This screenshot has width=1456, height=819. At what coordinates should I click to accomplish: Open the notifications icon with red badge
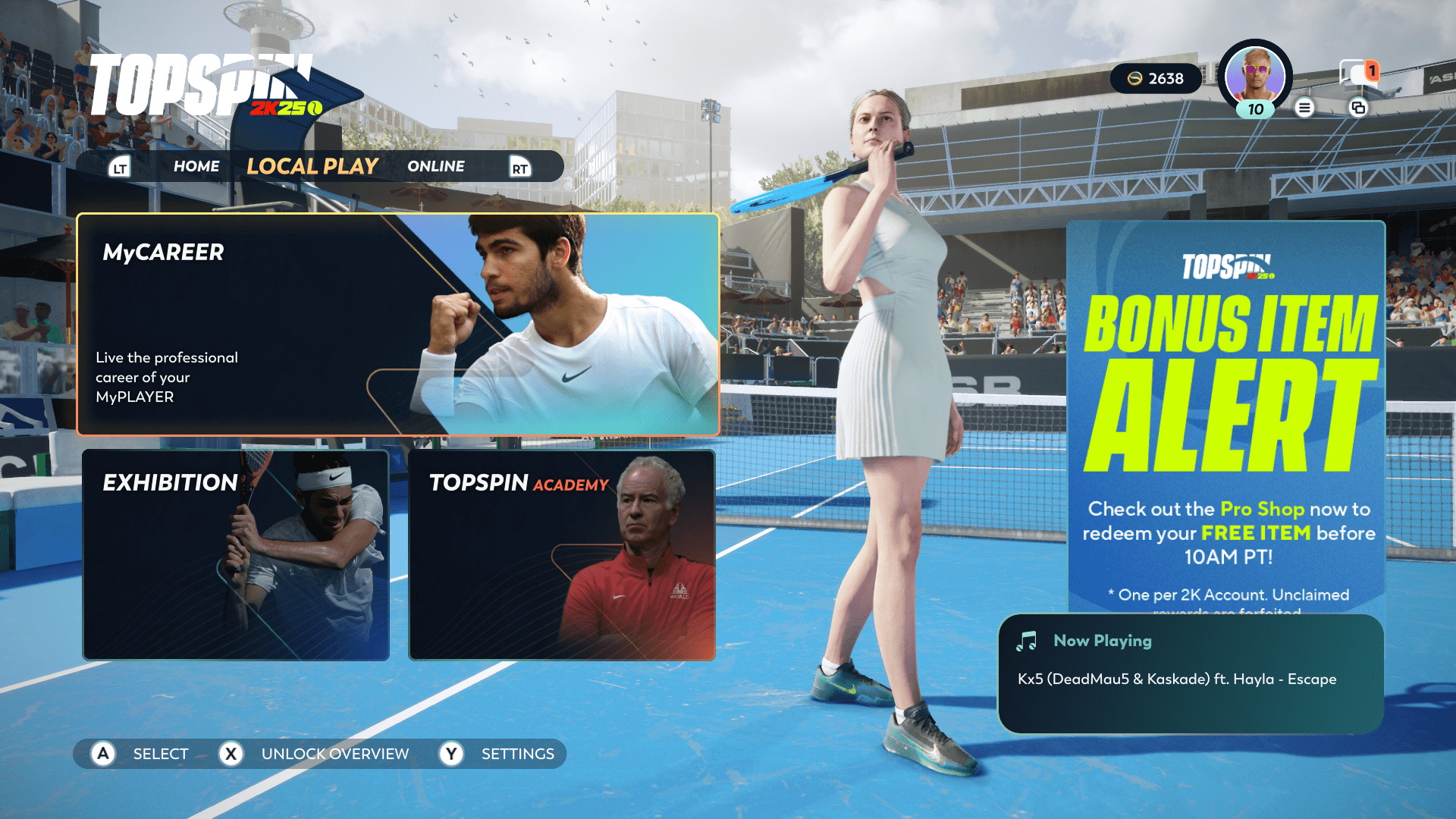(1357, 74)
